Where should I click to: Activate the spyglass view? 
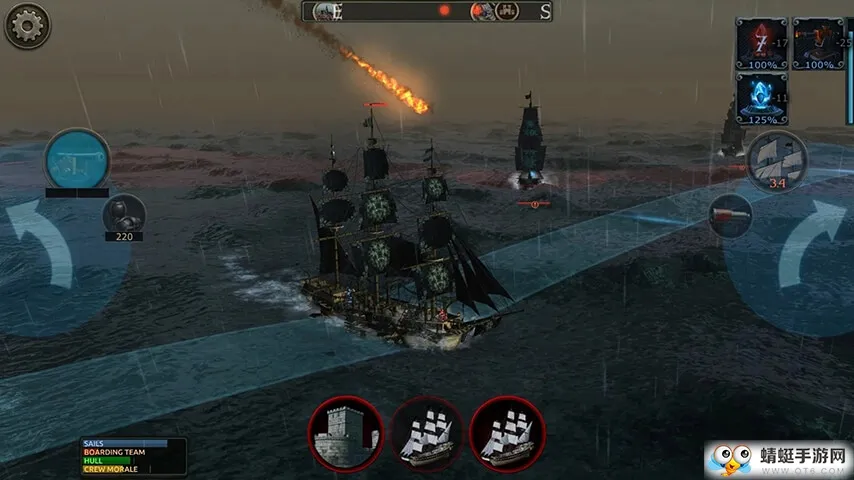tap(730, 215)
